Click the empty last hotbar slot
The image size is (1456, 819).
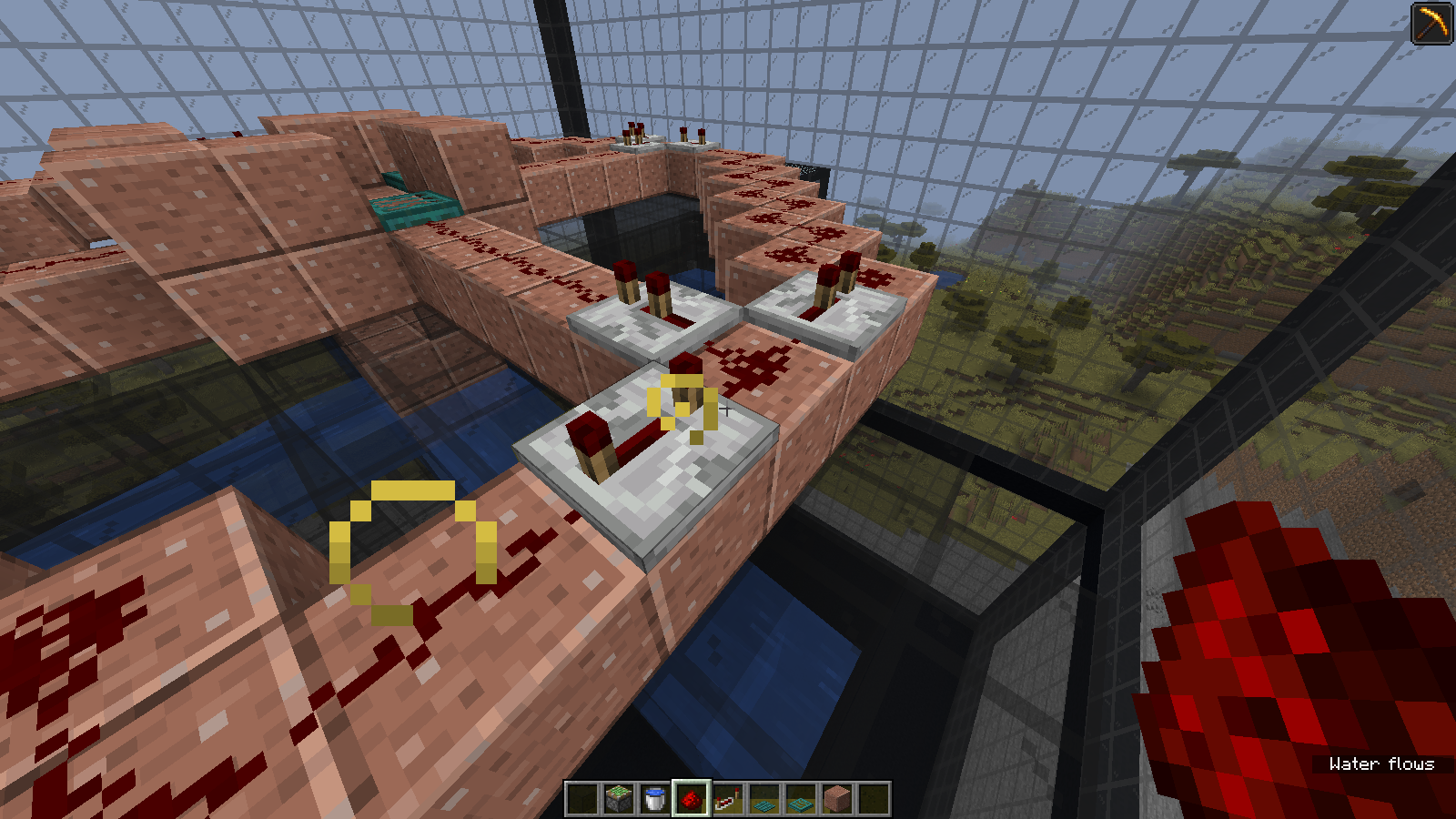[x=873, y=798]
